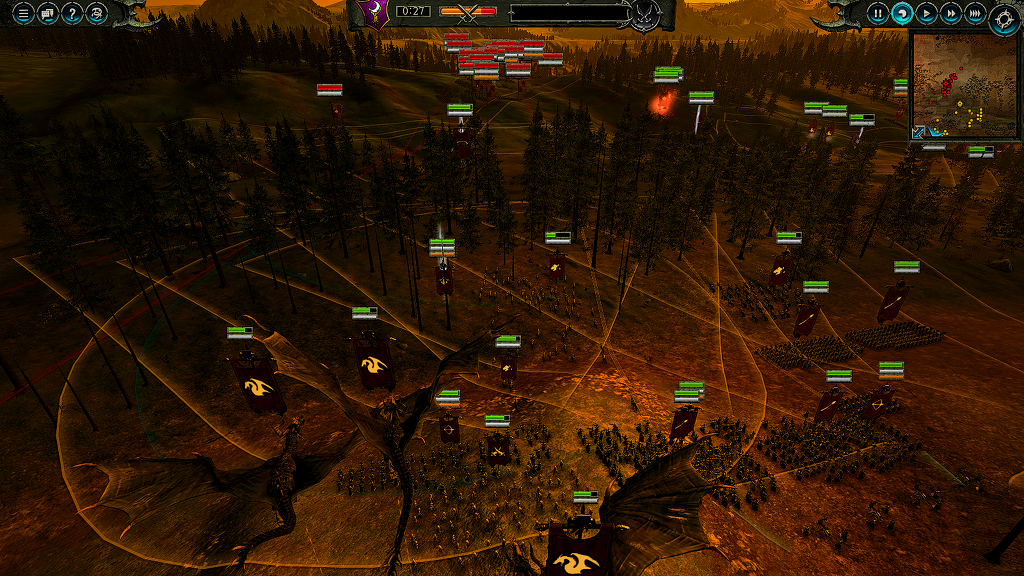This screenshot has height=576, width=1024.
Task: Click the question mark help button
Action: 71,13
